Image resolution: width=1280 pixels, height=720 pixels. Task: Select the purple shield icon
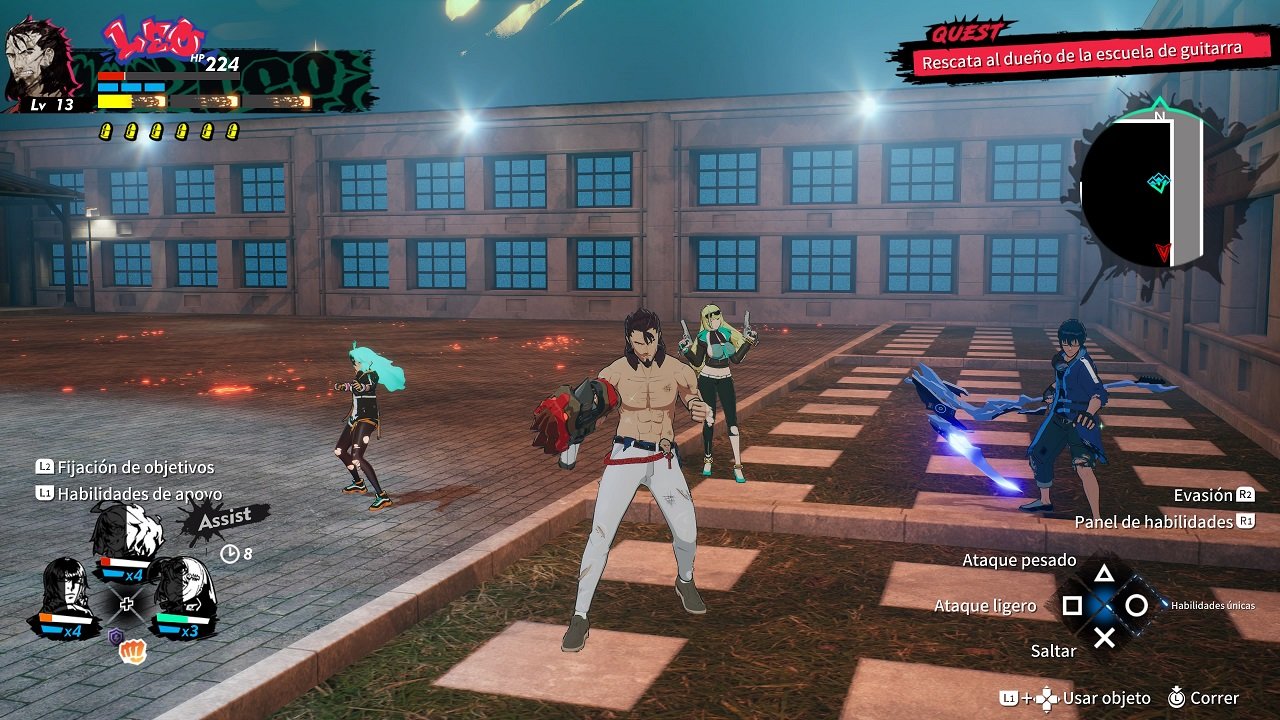click(x=116, y=636)
